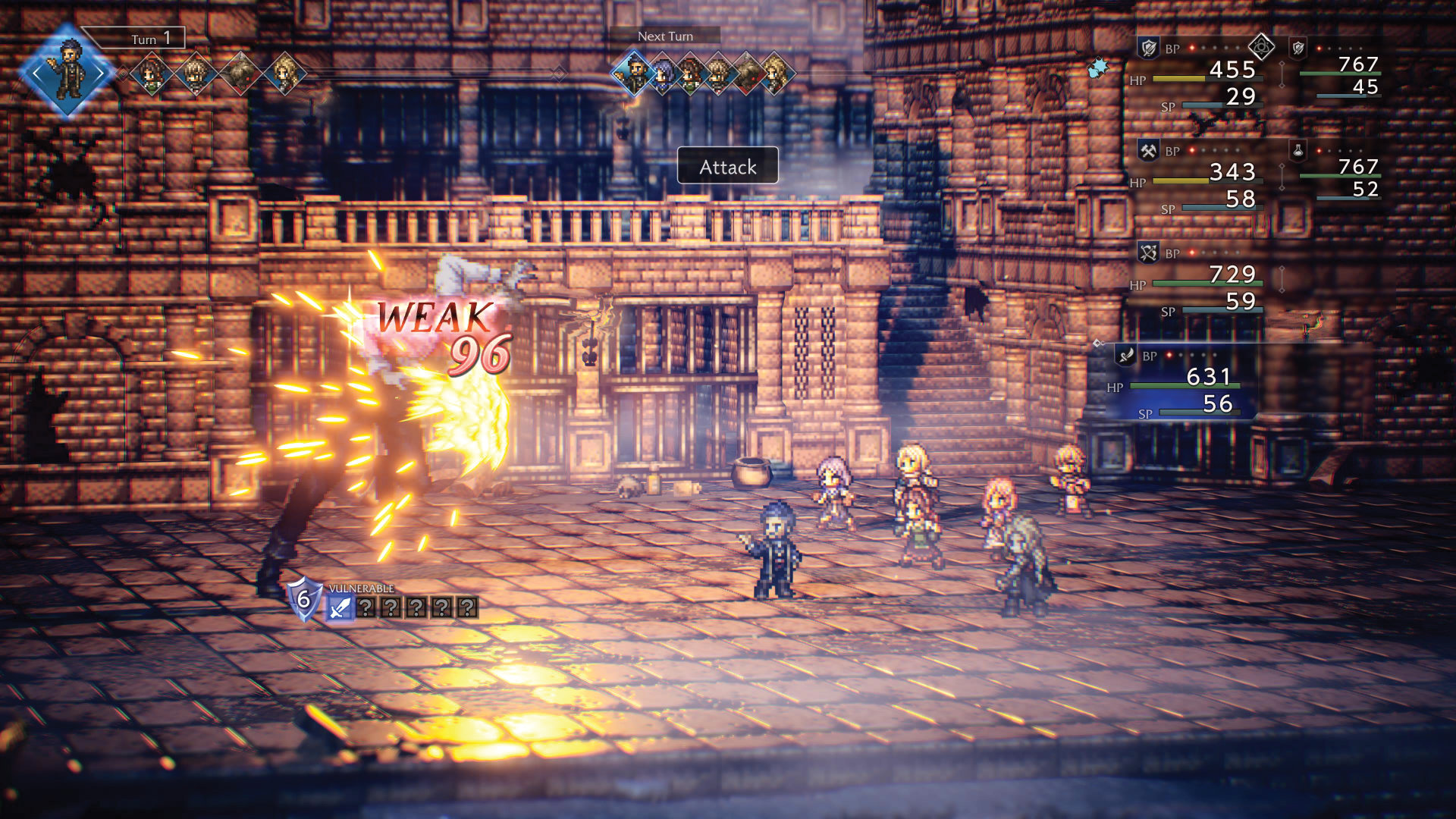
Task: Select the purple-haired portrait under Next Turn
Action: coord(663,74)
